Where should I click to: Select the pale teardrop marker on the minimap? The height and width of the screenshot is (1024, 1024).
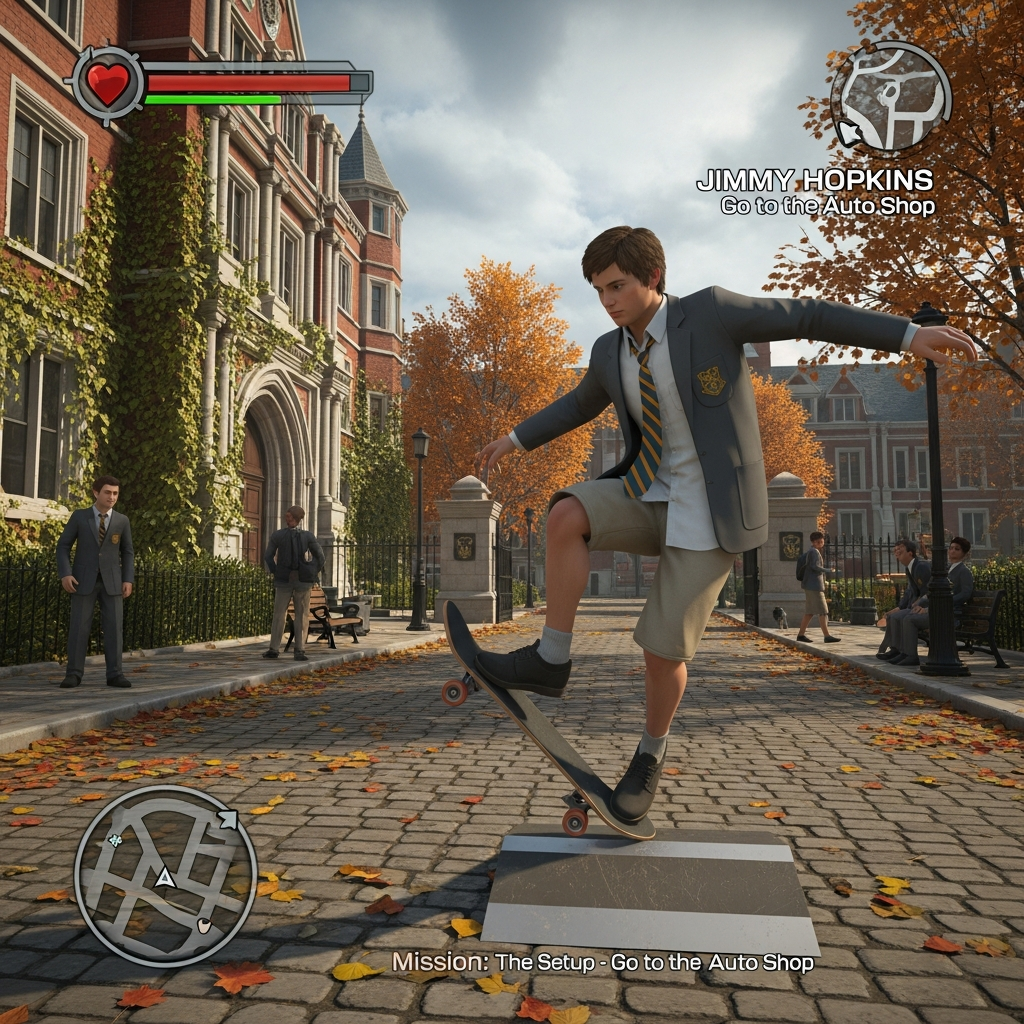(x=205, y=925)
